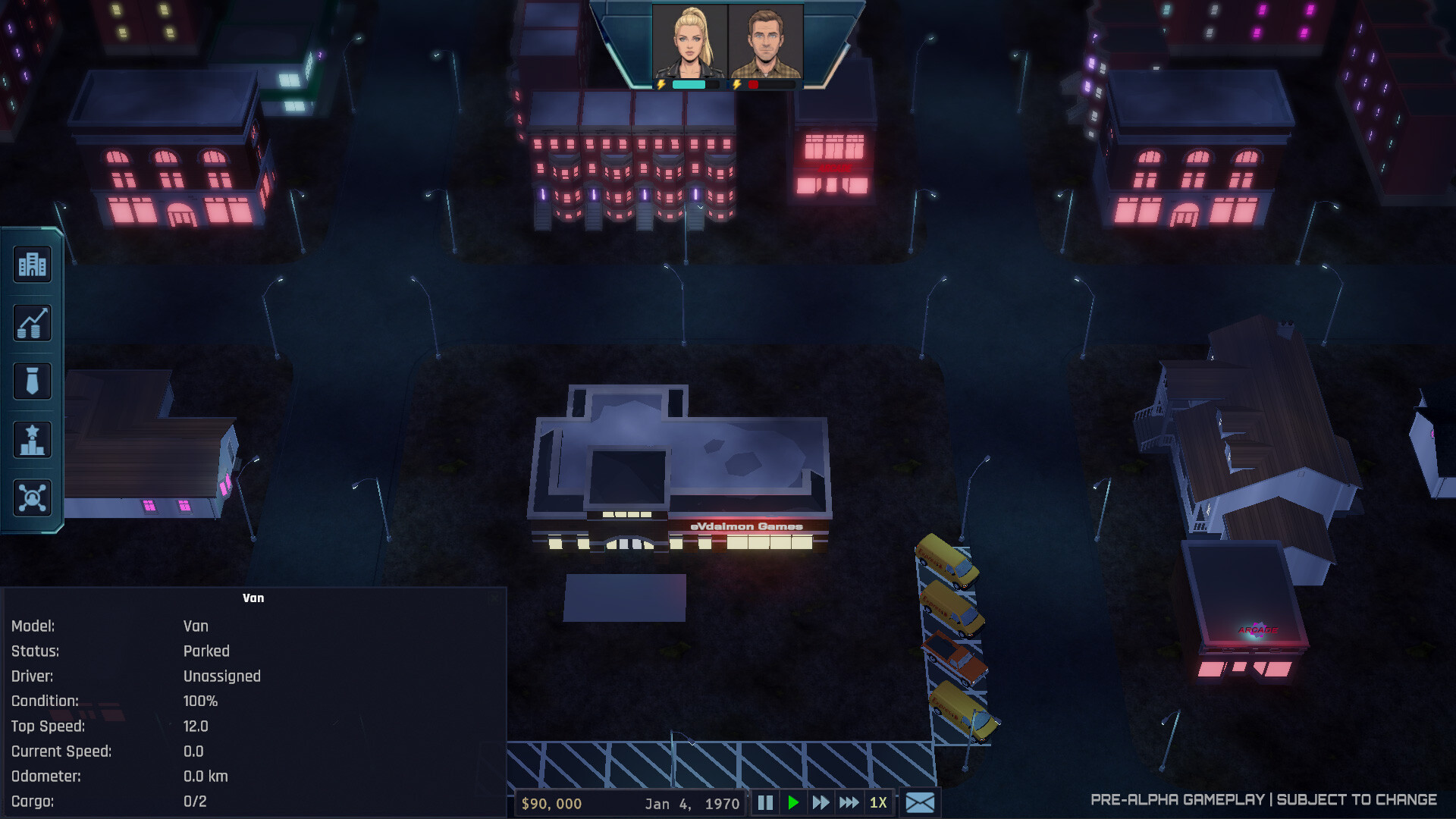The width and height of the screenshot is (1456, 819).
Task: Click the Van panel title bar
Action: (255, 598)
